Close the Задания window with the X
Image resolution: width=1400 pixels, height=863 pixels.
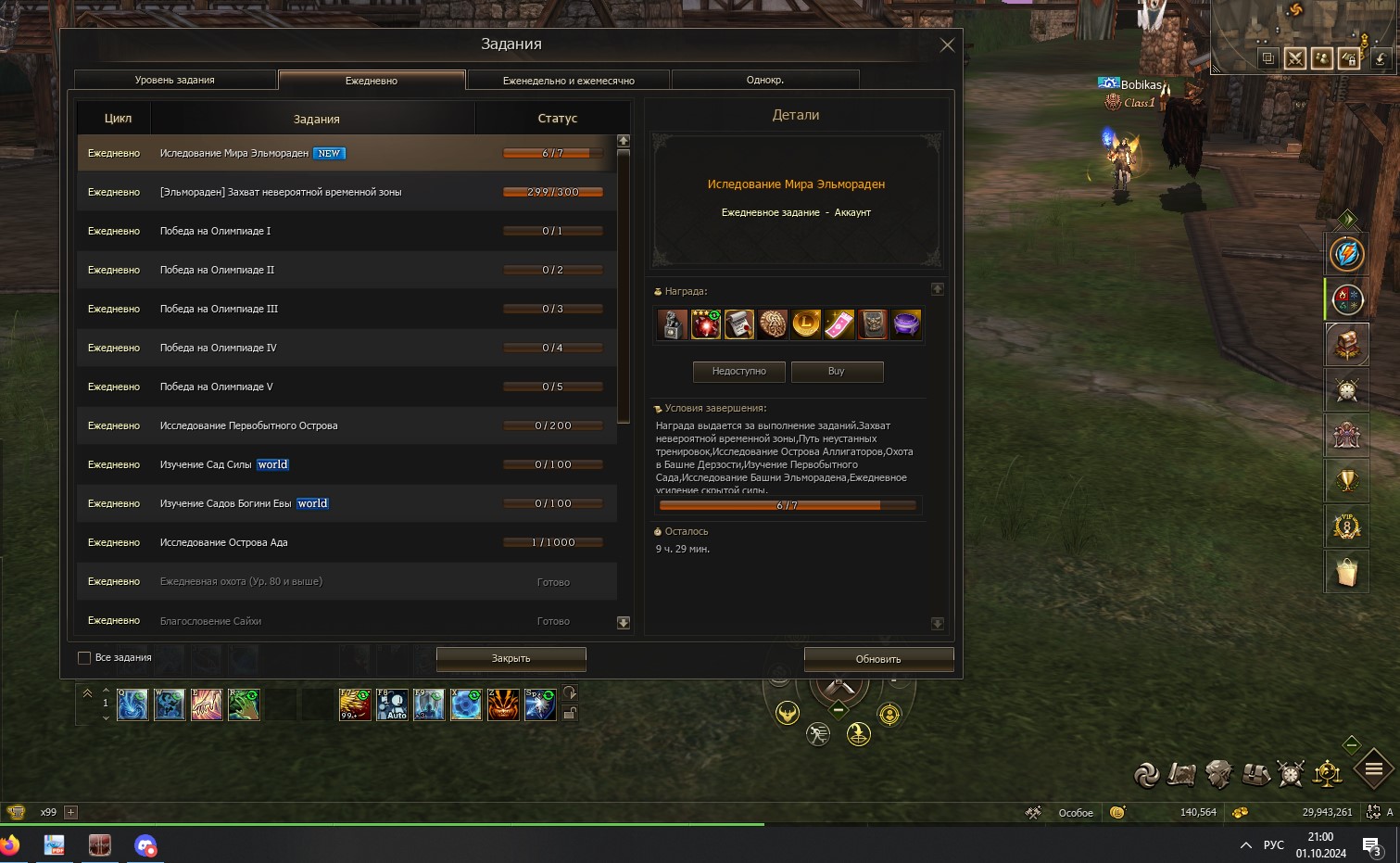947,44
